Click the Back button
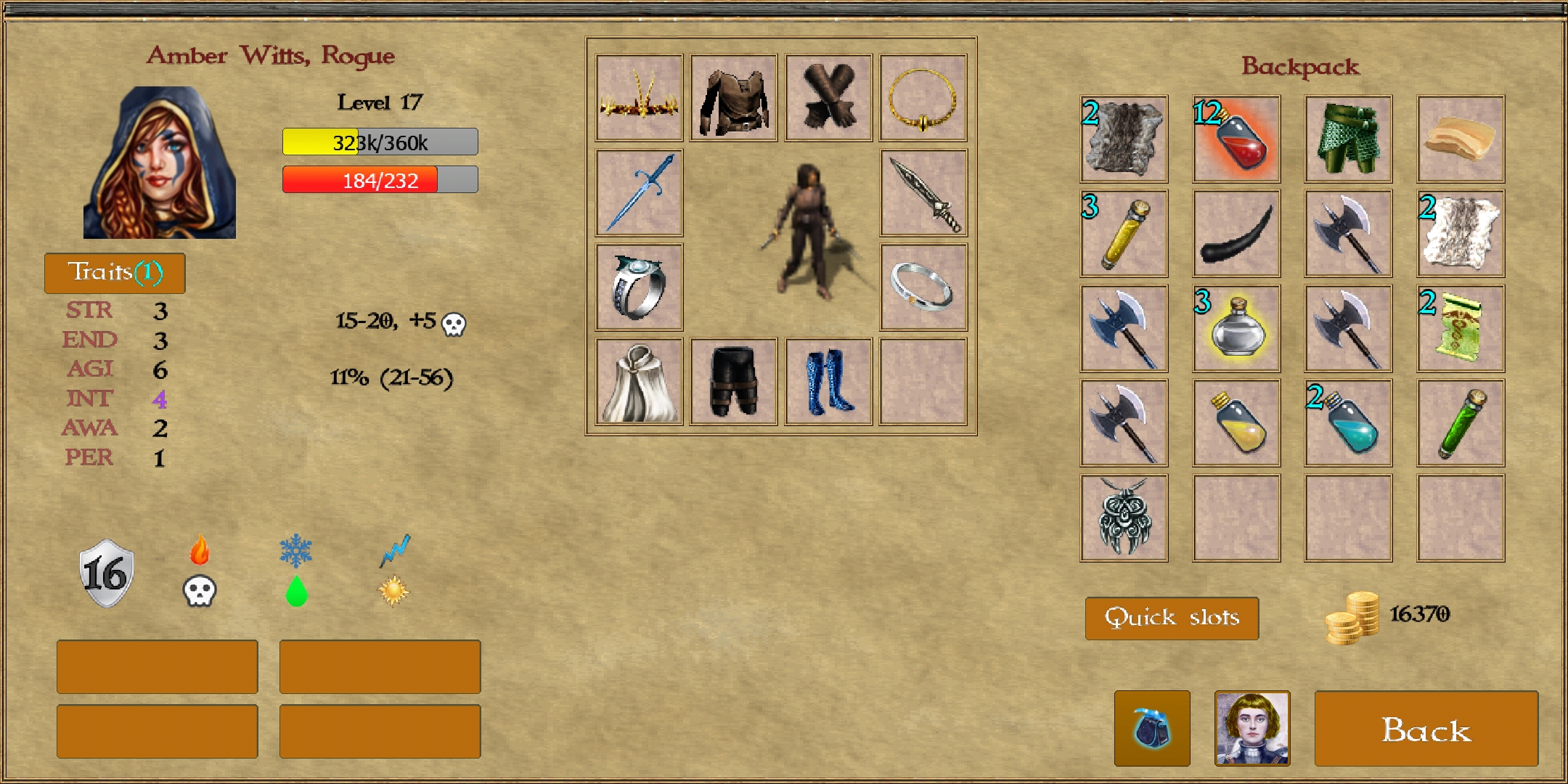This screenshot has width=1568, height=784. coord(1426,729)
